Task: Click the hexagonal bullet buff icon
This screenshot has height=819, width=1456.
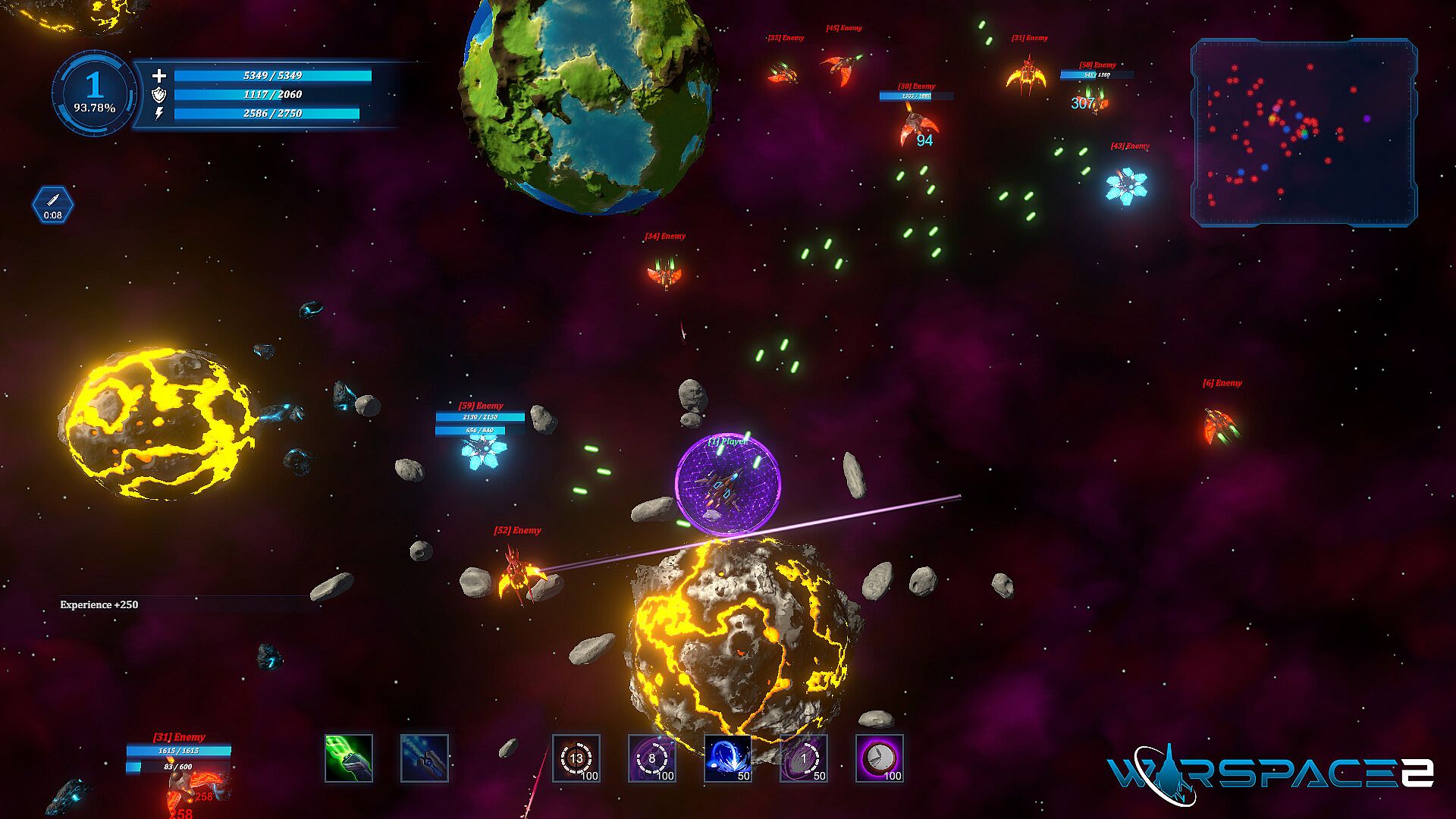Action: pyautogui.click(x=53, y=205)
